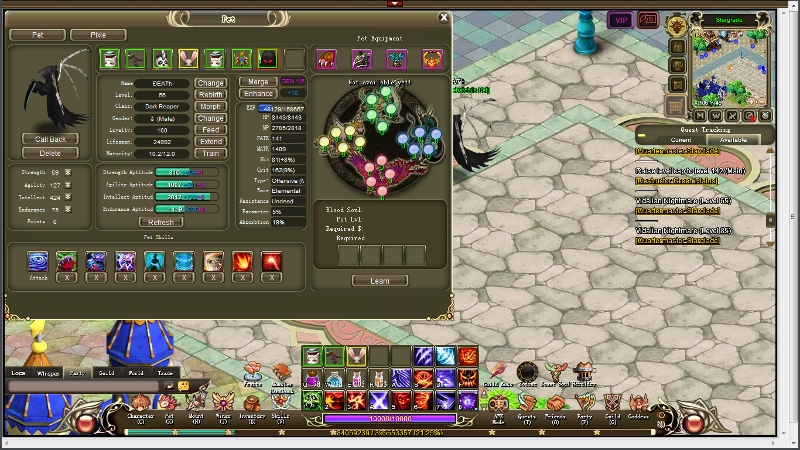This screenshot has height=450, width=800.
Task: Enhance the pet
Action: (x=258, y=93)
